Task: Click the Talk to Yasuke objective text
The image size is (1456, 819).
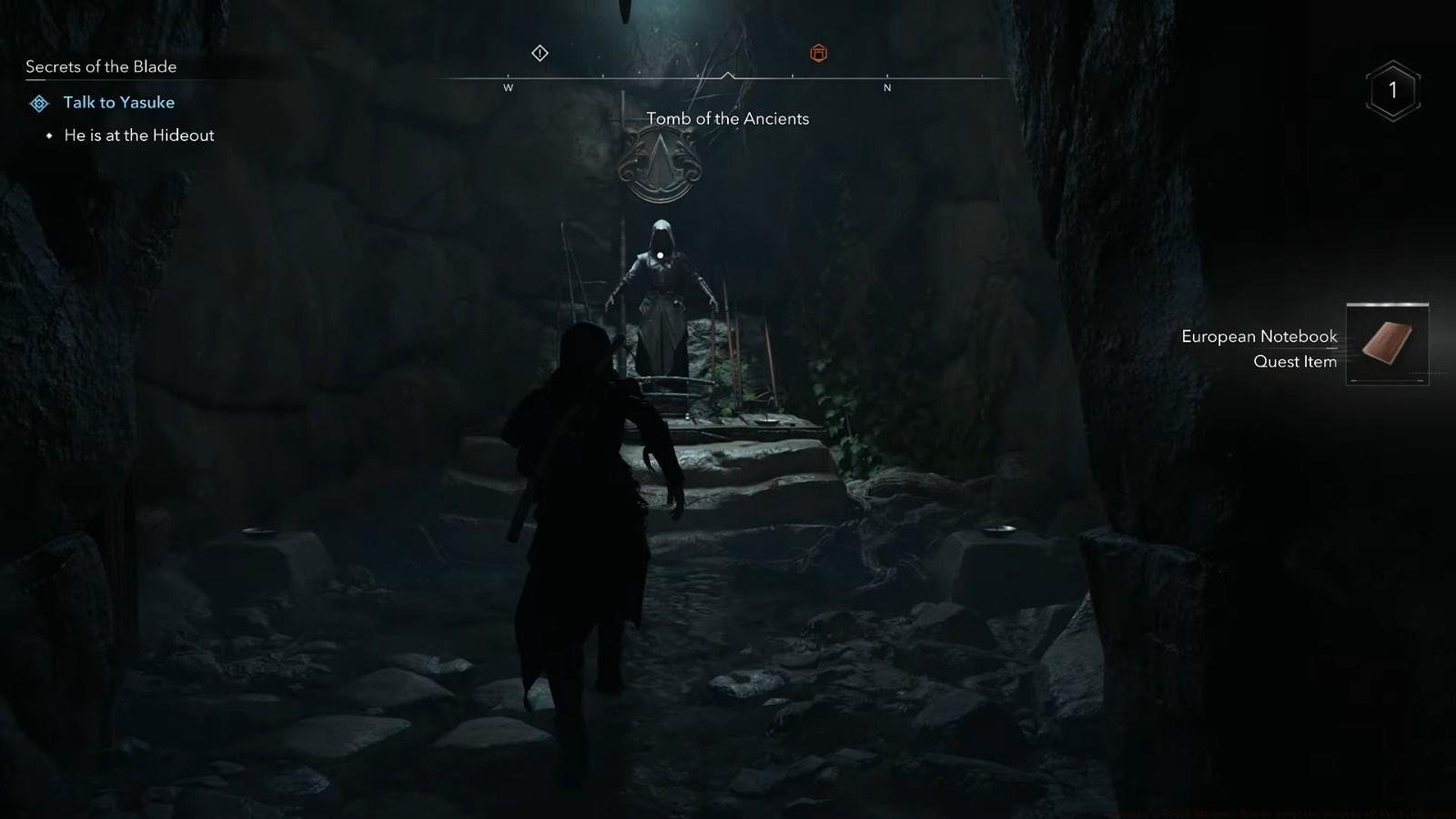Action: [117, 102]
